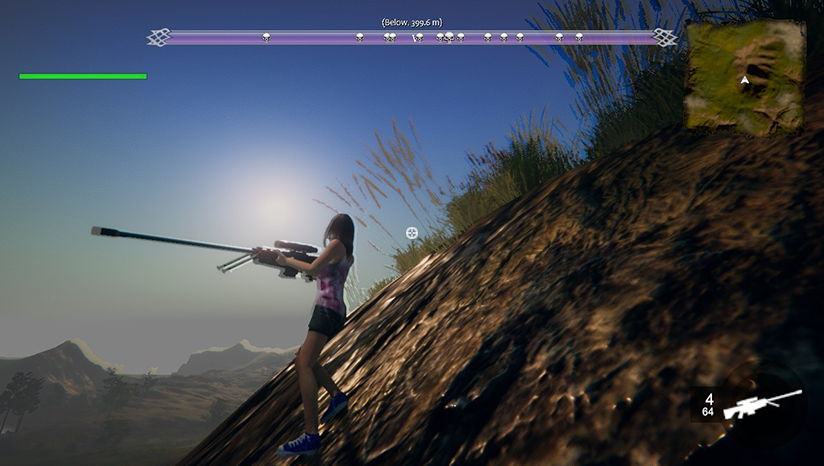Select the sniper rifle weapon icon
This screenshot has width=824, height=466.
(x=762, y=403)
